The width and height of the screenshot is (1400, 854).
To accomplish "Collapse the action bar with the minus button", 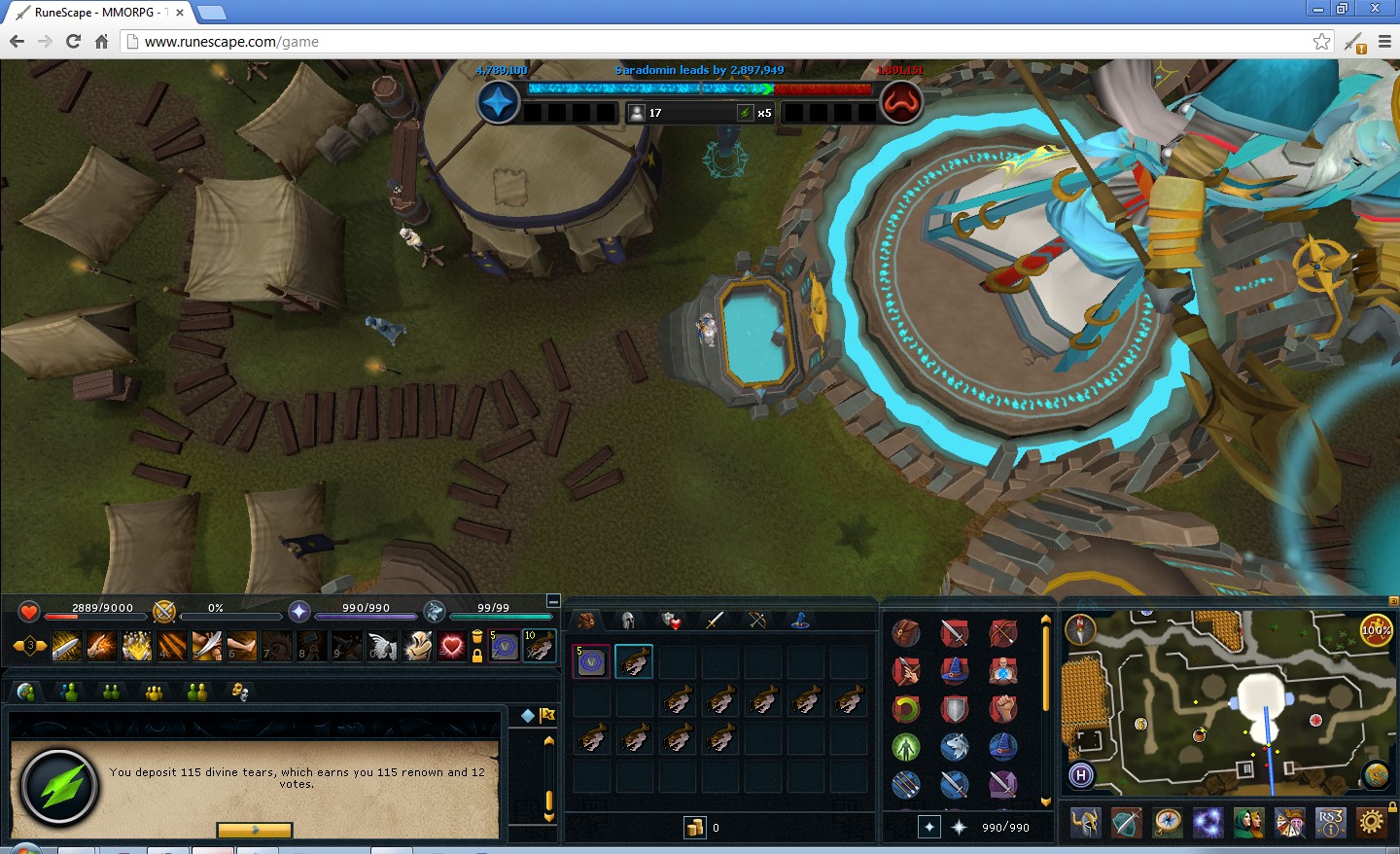I will (553, 600).
